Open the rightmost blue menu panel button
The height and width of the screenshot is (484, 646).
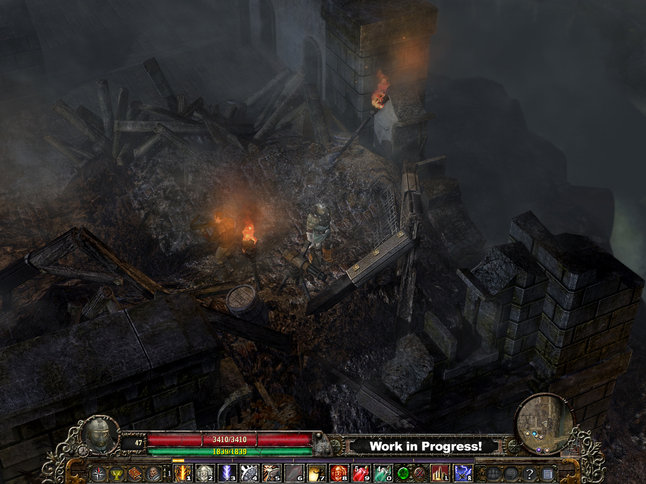click(x=547, y=473)
